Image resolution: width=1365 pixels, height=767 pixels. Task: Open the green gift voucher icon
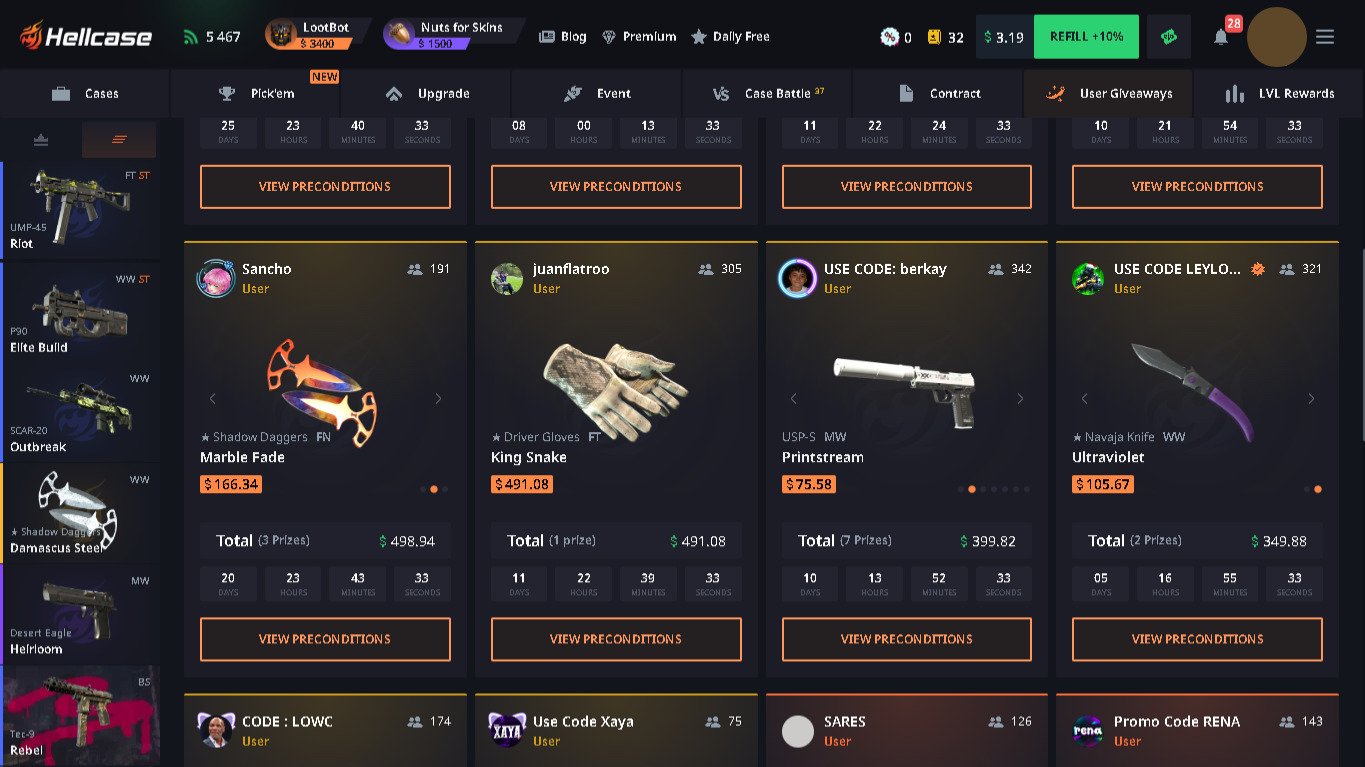[1170, 36]
